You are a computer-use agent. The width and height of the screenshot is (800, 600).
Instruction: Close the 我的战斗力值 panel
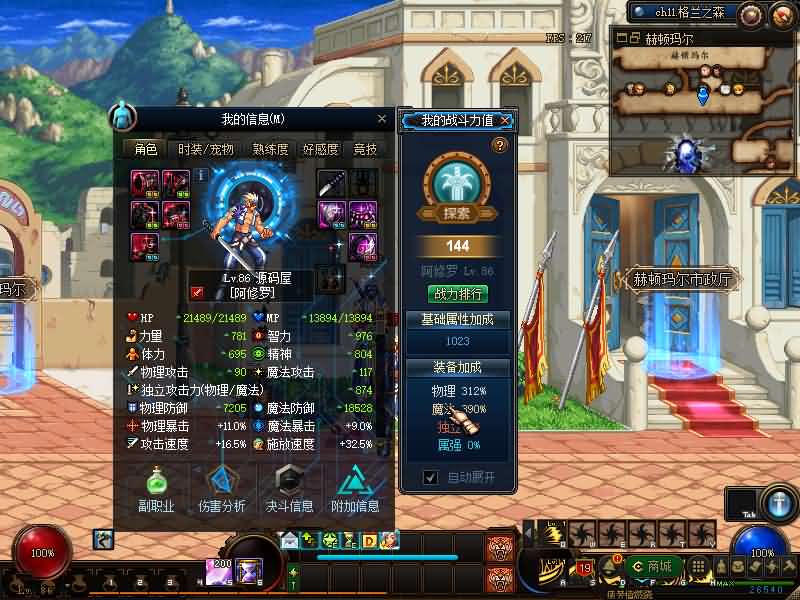pos(506,121)
